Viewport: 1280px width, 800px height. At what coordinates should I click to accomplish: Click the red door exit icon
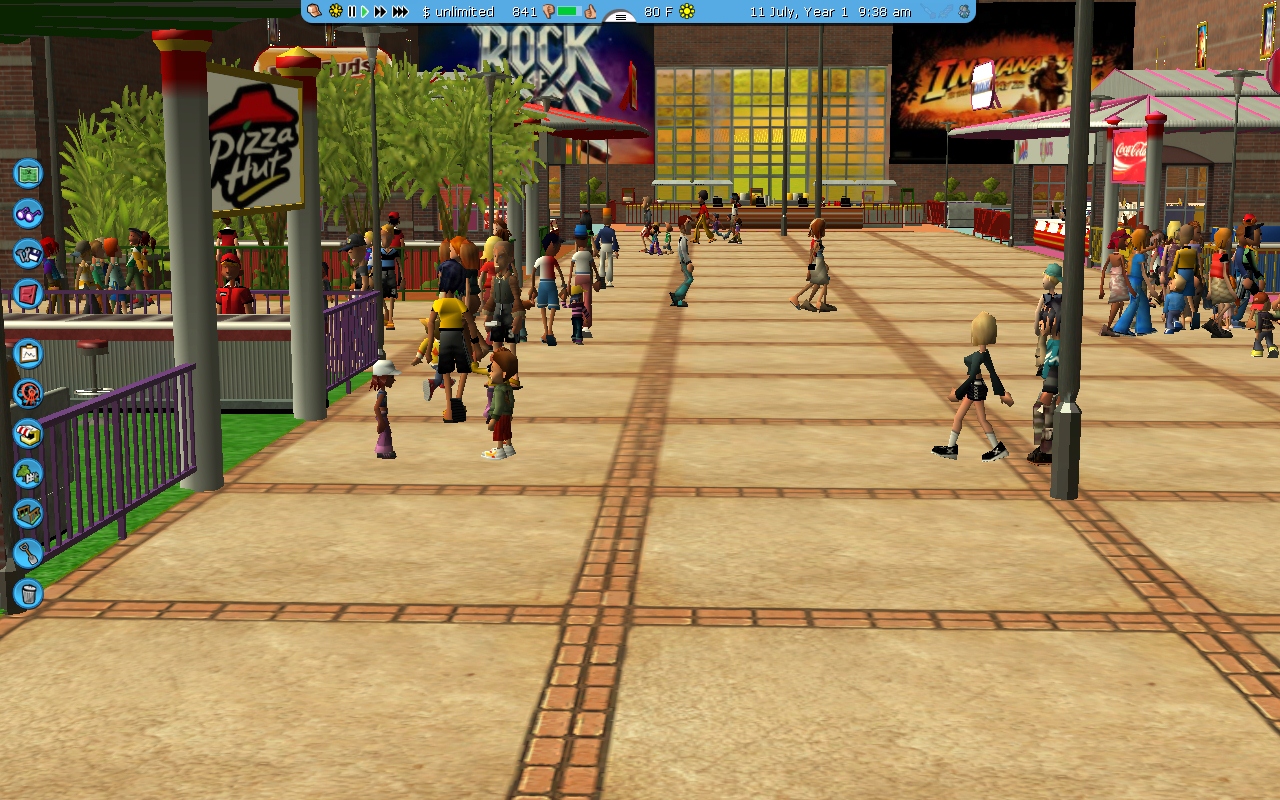pos(28,294)
